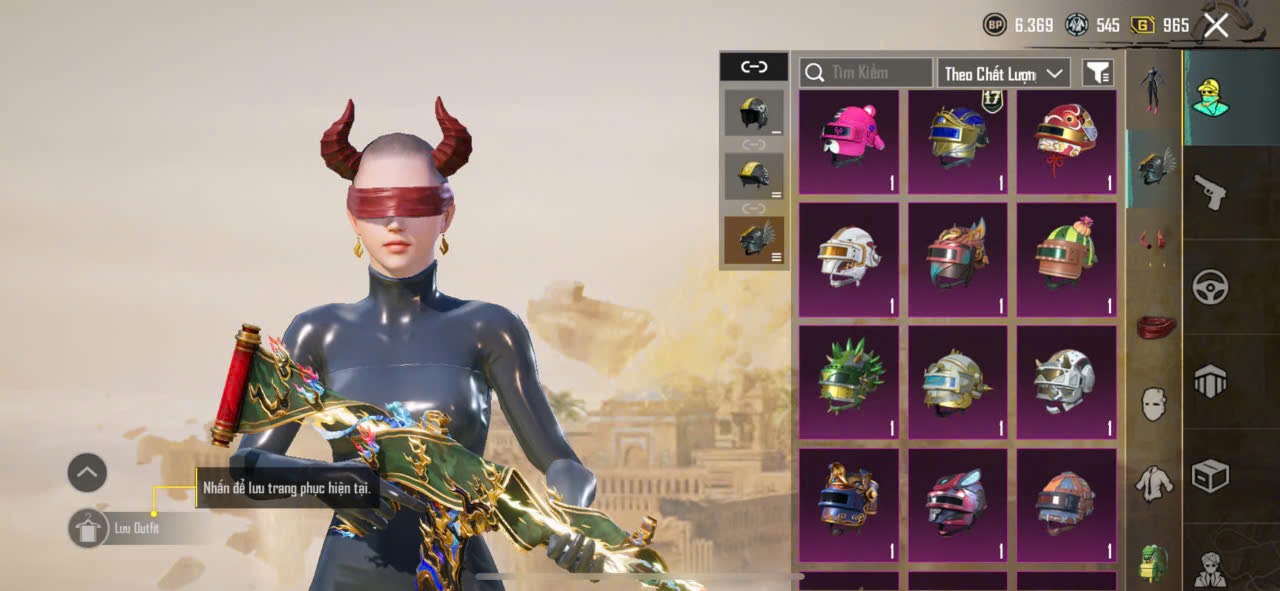Open the filter funnel button
Image resolution: width=1280 pixels, height=591 pixels.
[x=1098, y=73]
